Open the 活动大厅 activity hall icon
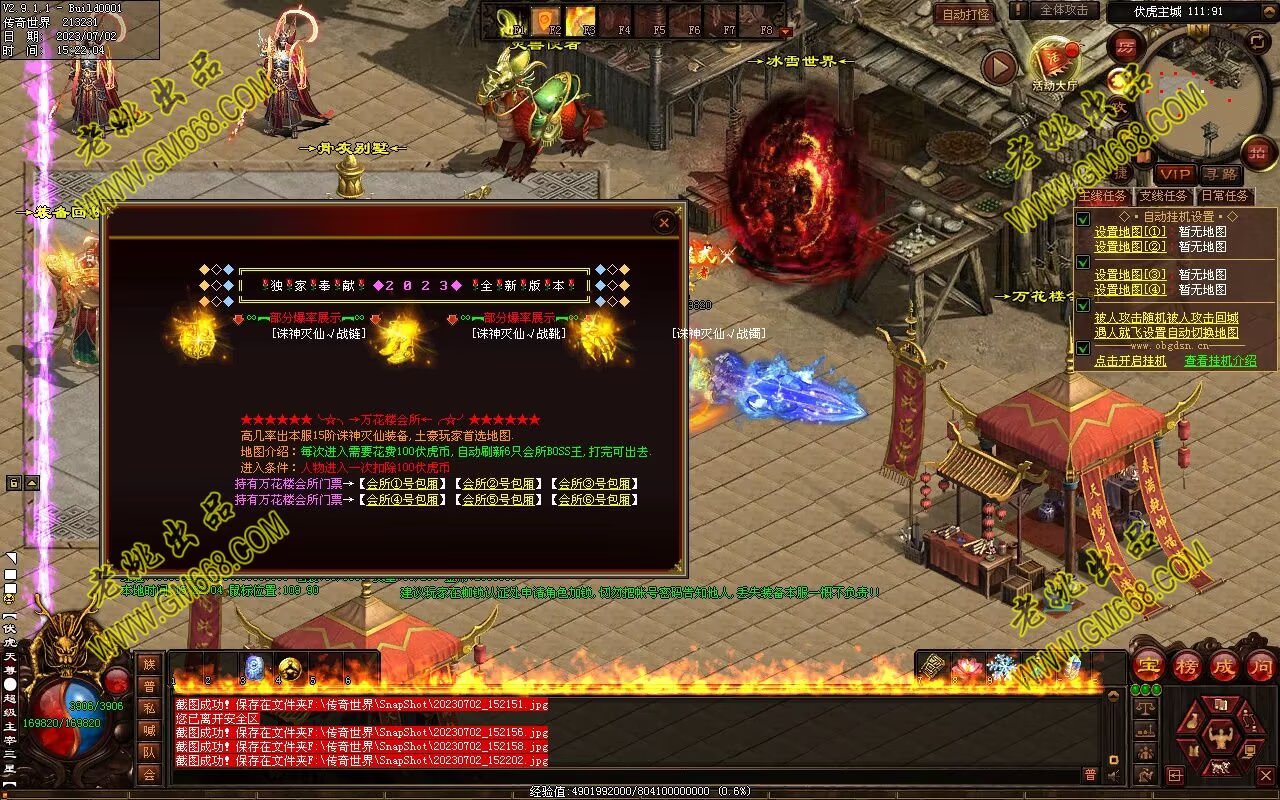 [x=1054, y=62]
